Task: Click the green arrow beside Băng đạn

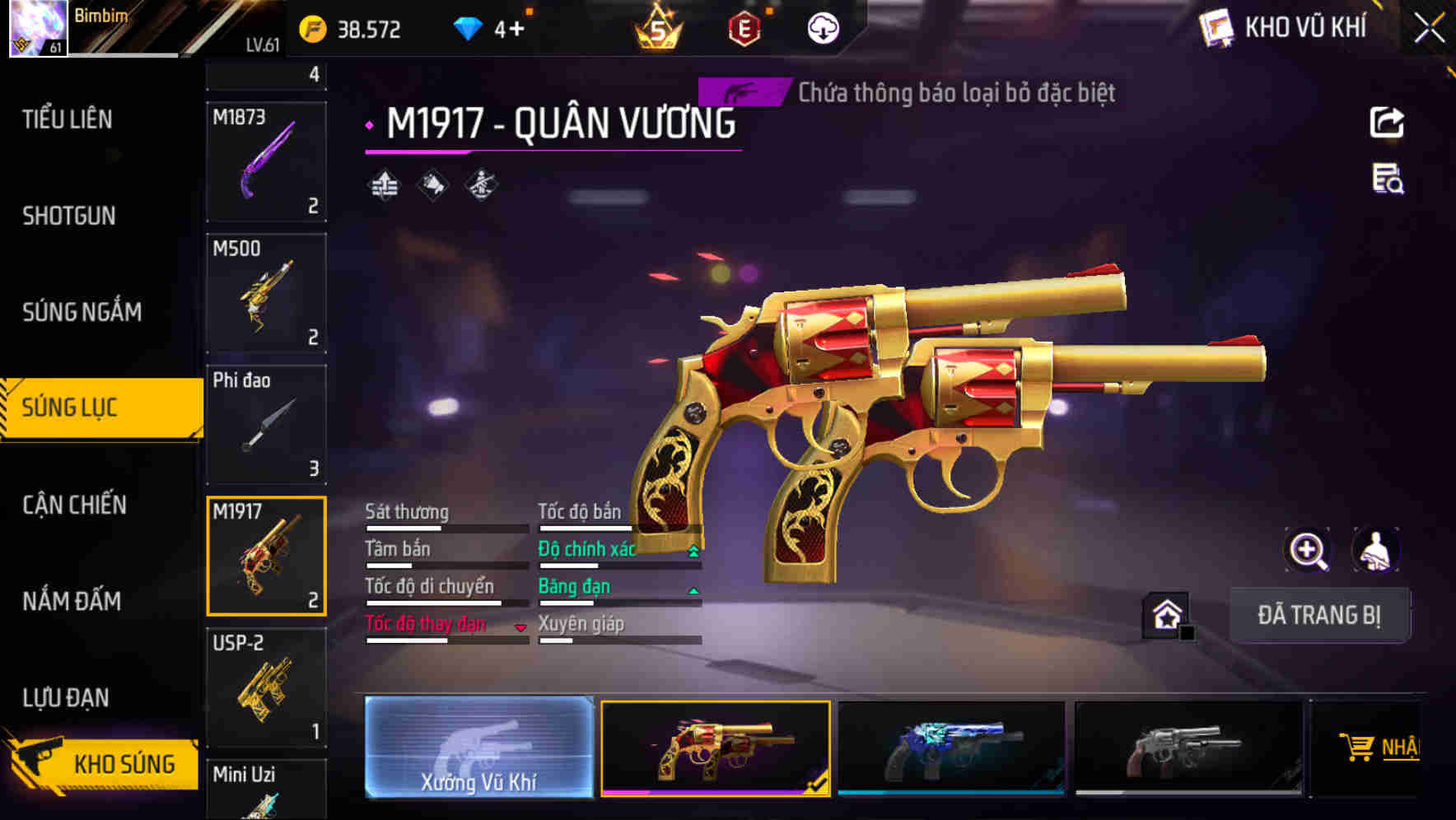Action: pos(692,589)
